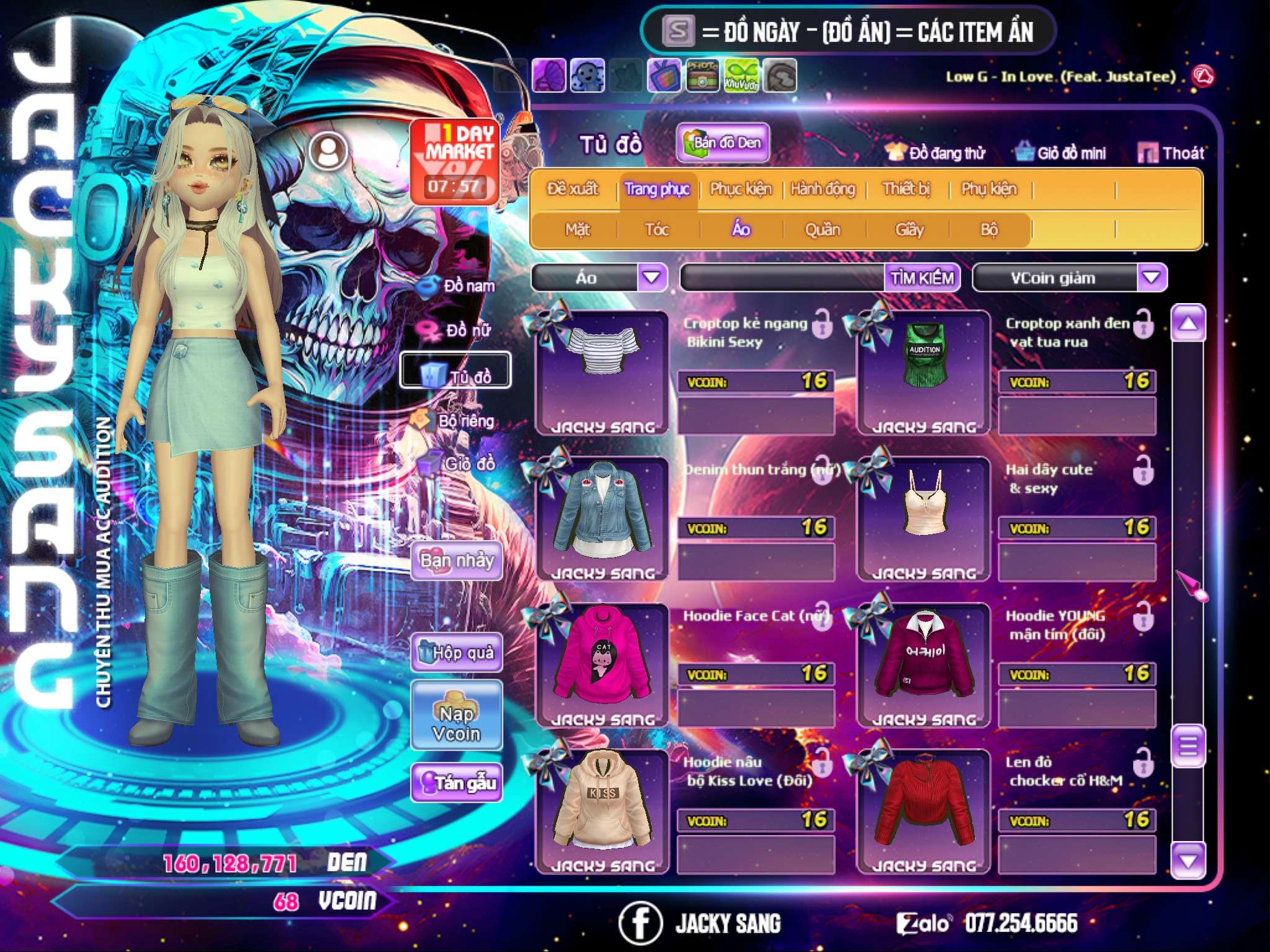Switch to the Phục kiện tab
Viewport: 1270px width, 952px height.
pos(740,189)
